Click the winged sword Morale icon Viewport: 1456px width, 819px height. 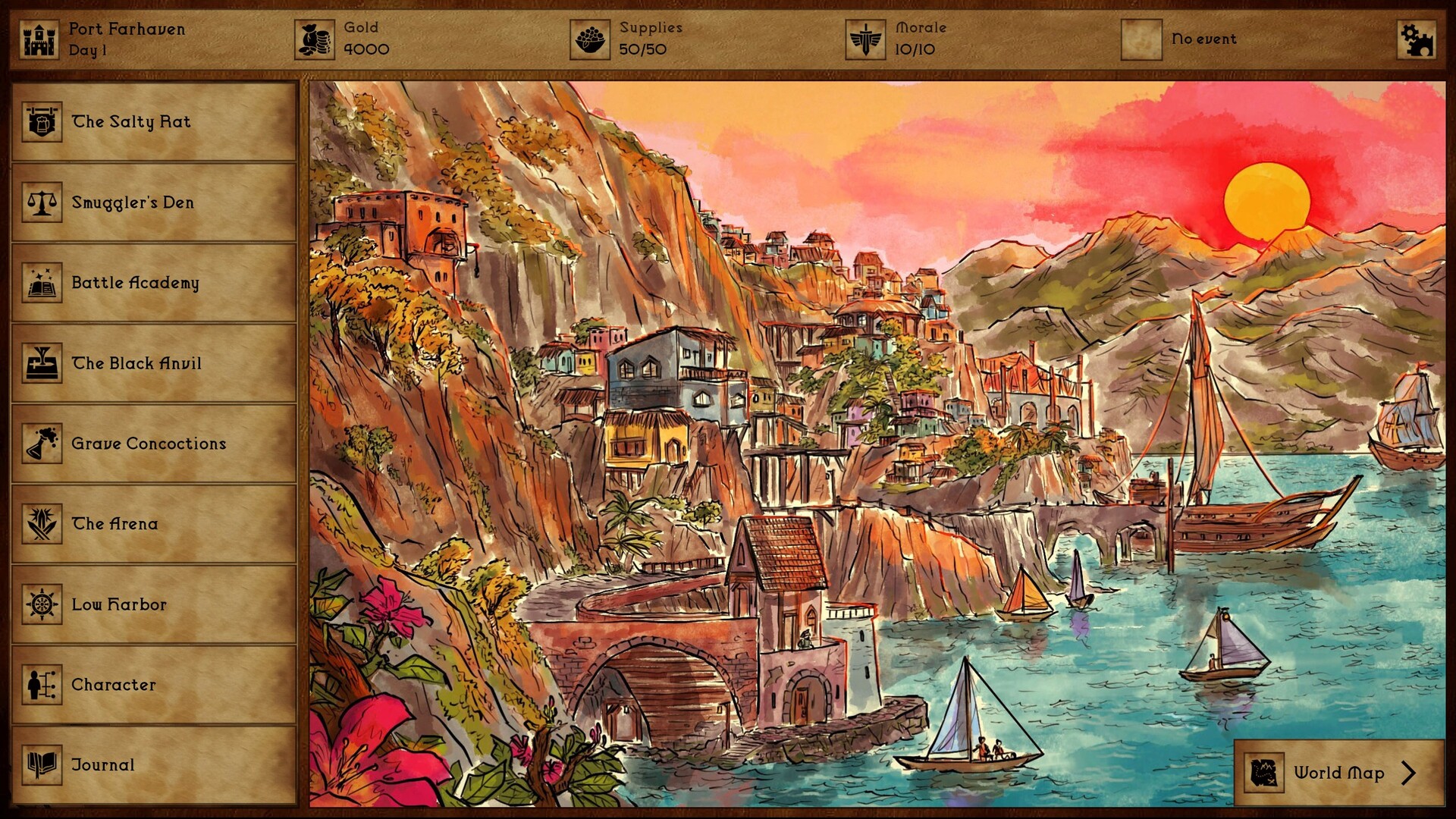(x=866, y=36)
